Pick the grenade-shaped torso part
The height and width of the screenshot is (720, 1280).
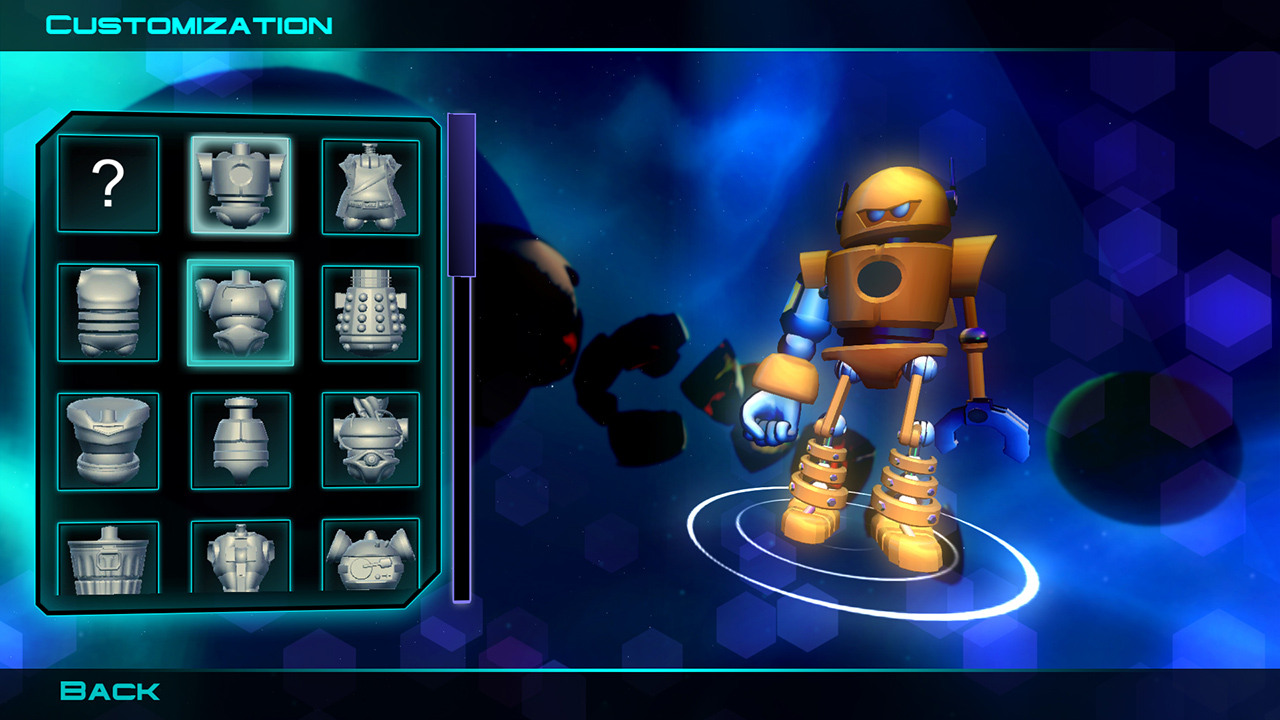[x=240, y=439]
